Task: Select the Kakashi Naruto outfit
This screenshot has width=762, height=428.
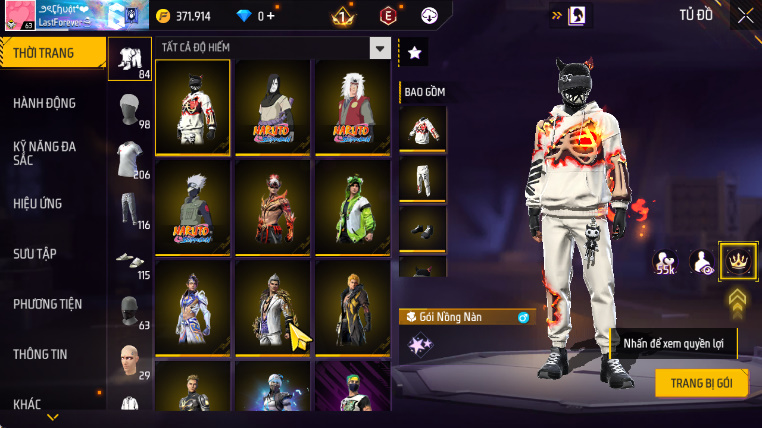Action: [x=193, y=207]
